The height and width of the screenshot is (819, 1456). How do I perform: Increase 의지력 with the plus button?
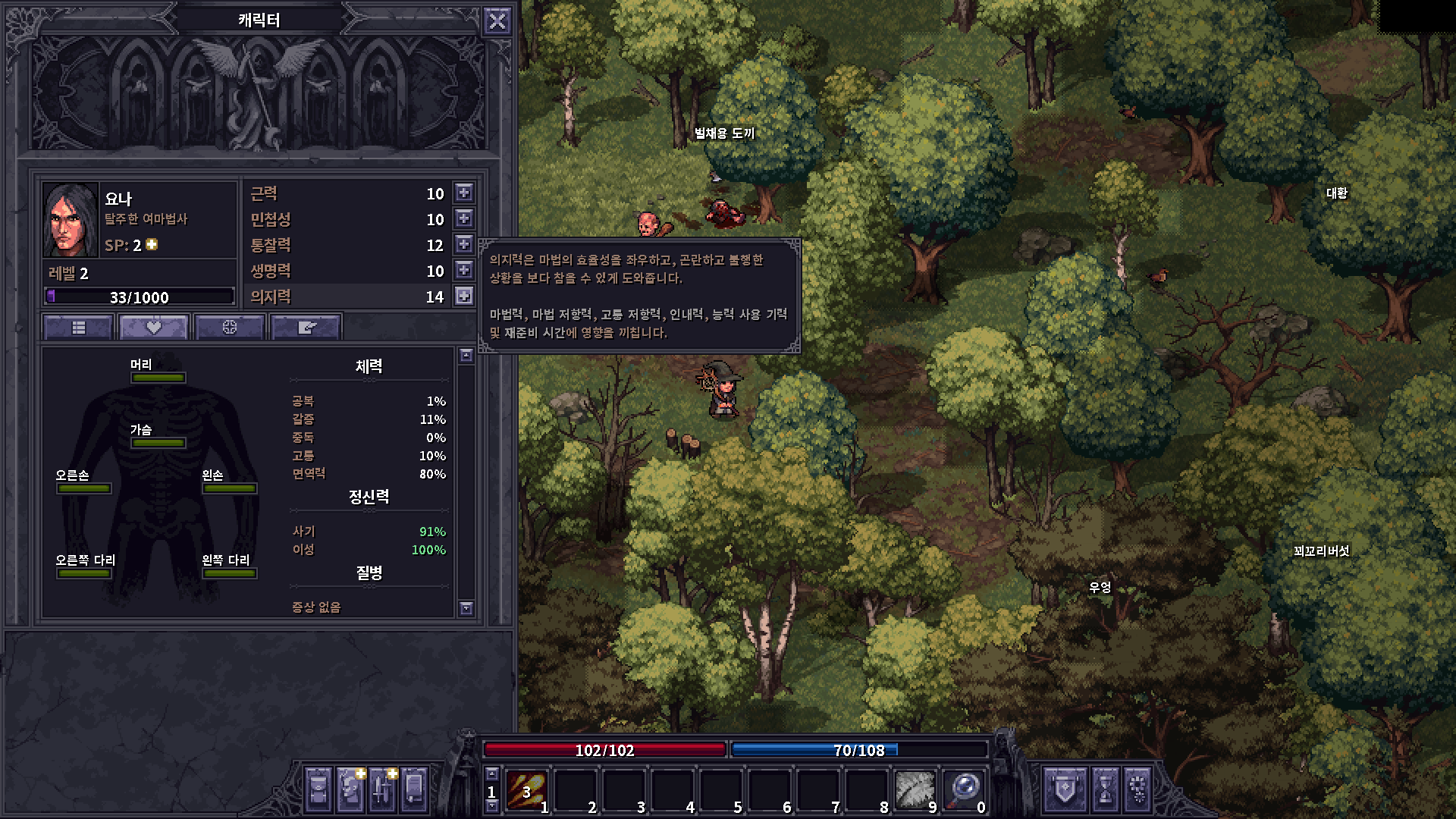(464, 296)
